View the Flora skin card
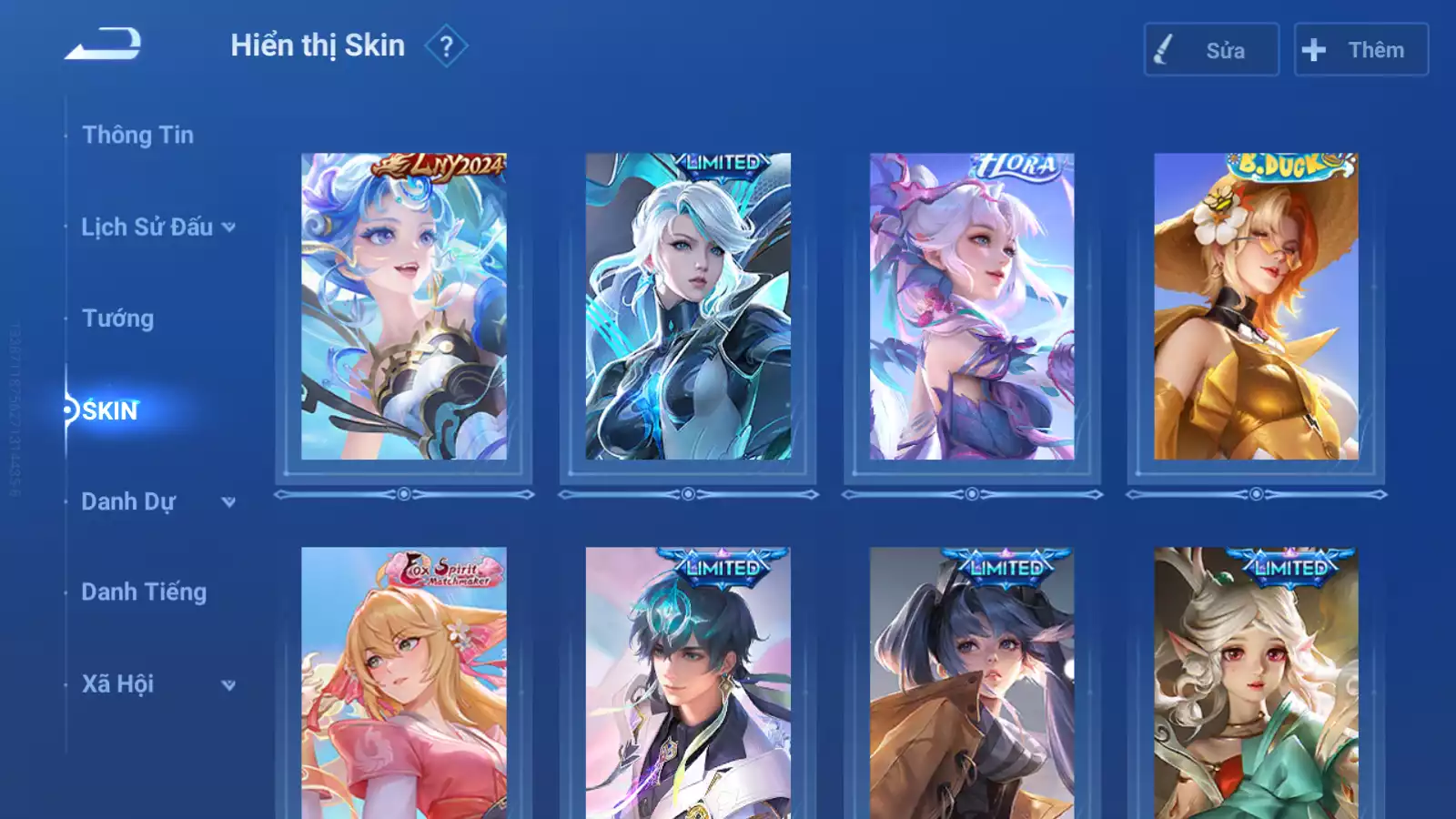Screen dimensions: 1456x819 (972, 307)
